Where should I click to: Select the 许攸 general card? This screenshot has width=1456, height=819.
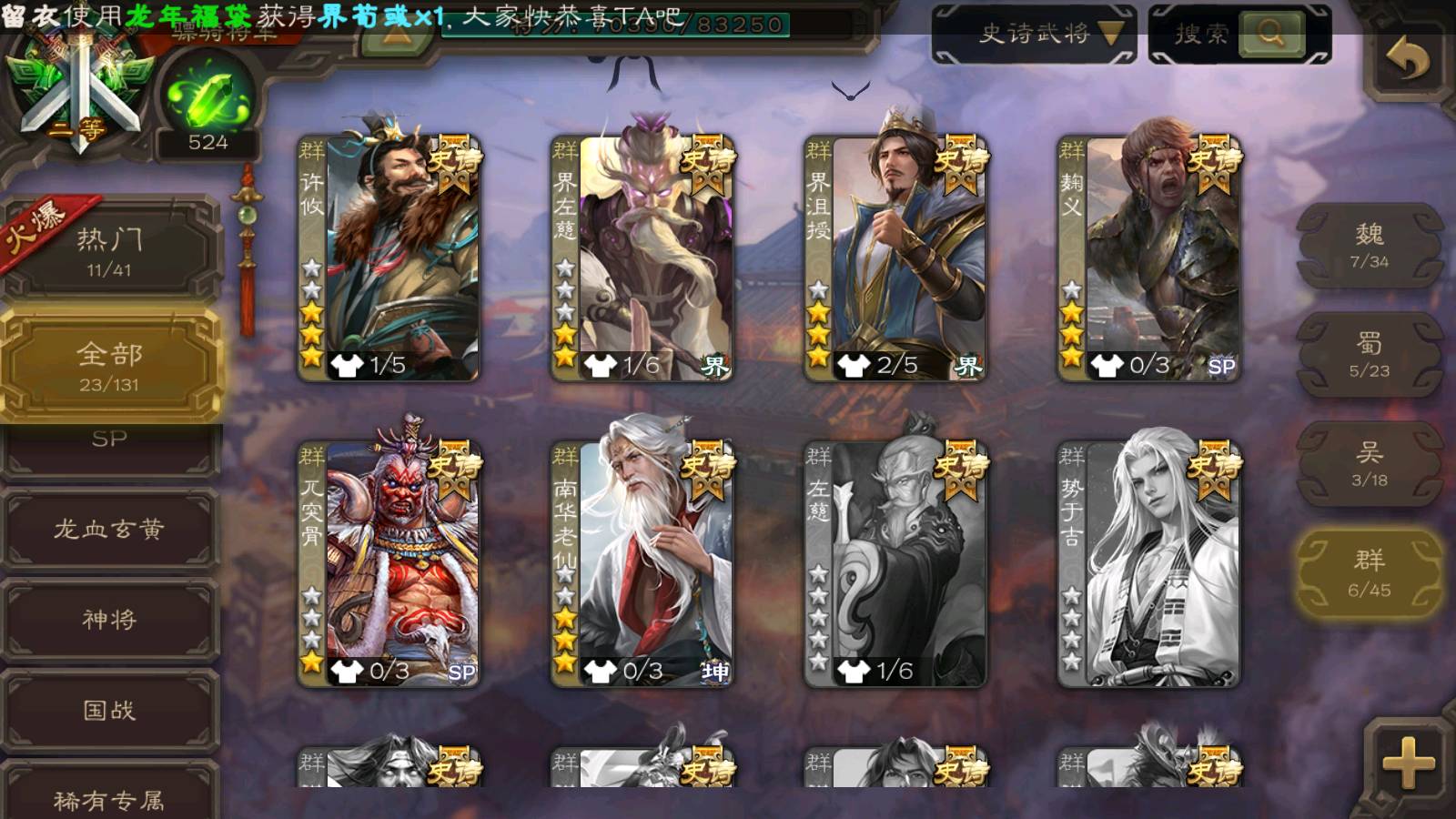389,259
